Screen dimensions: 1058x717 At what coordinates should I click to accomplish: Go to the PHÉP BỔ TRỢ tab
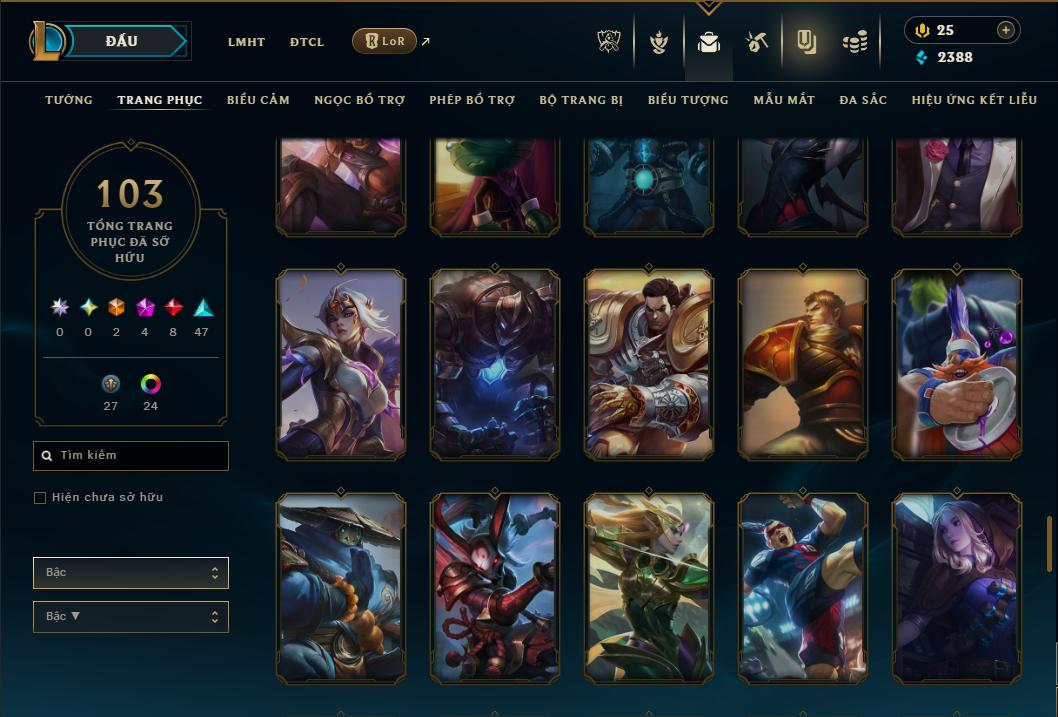click(x=472, y=100)
